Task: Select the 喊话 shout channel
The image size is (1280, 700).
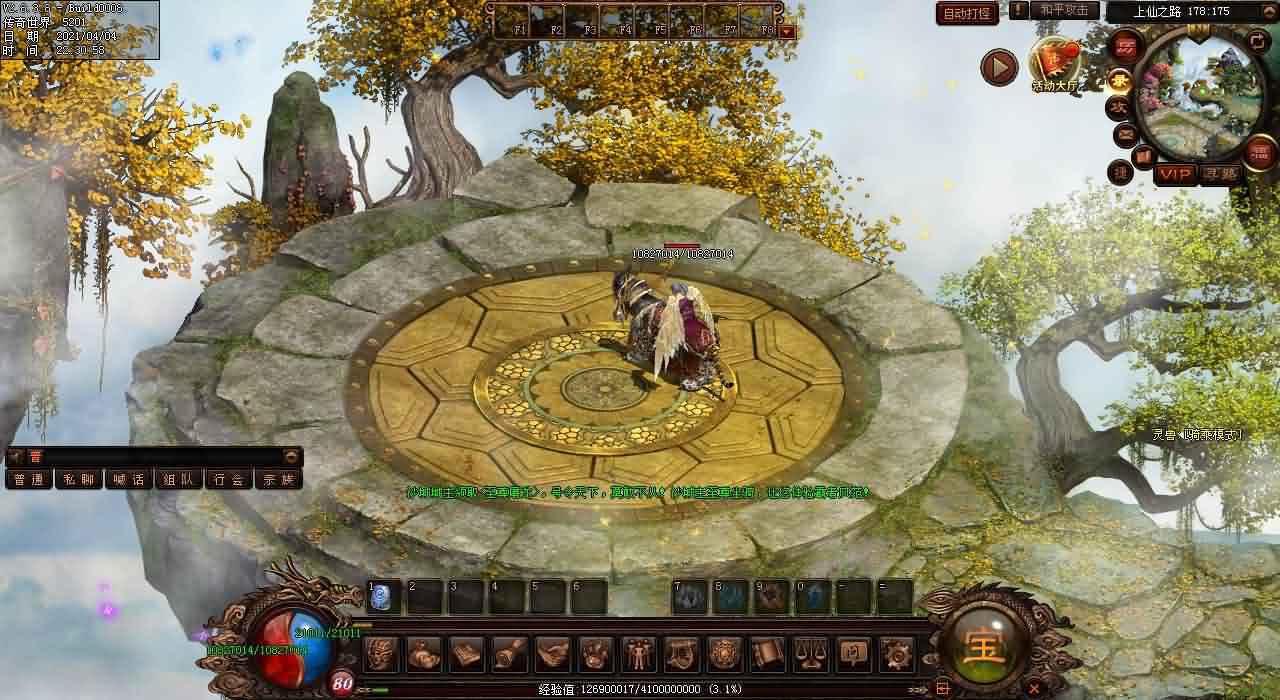Action: point(129,479)
